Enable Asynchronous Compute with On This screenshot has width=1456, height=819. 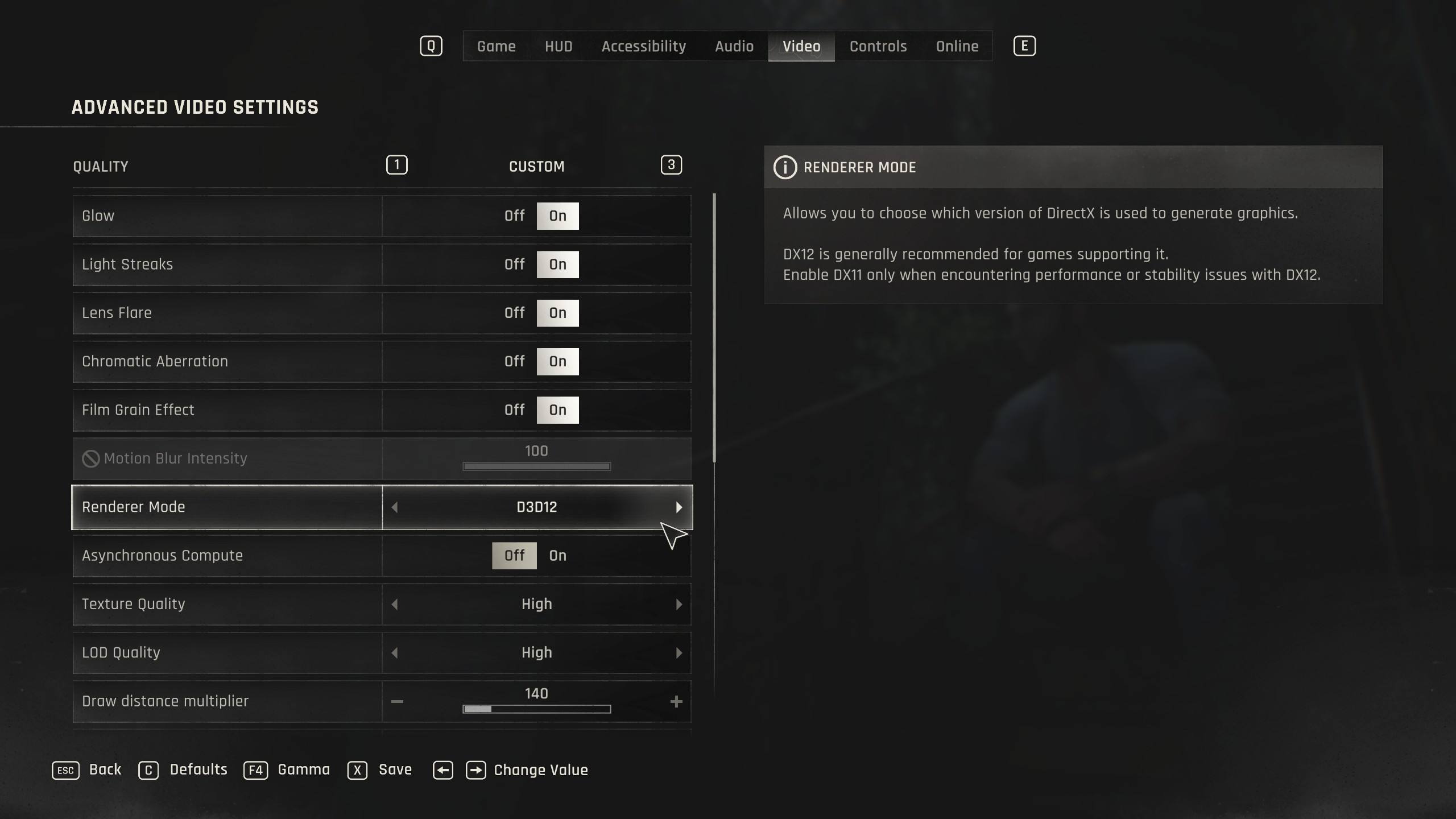(x=557, y=556)
